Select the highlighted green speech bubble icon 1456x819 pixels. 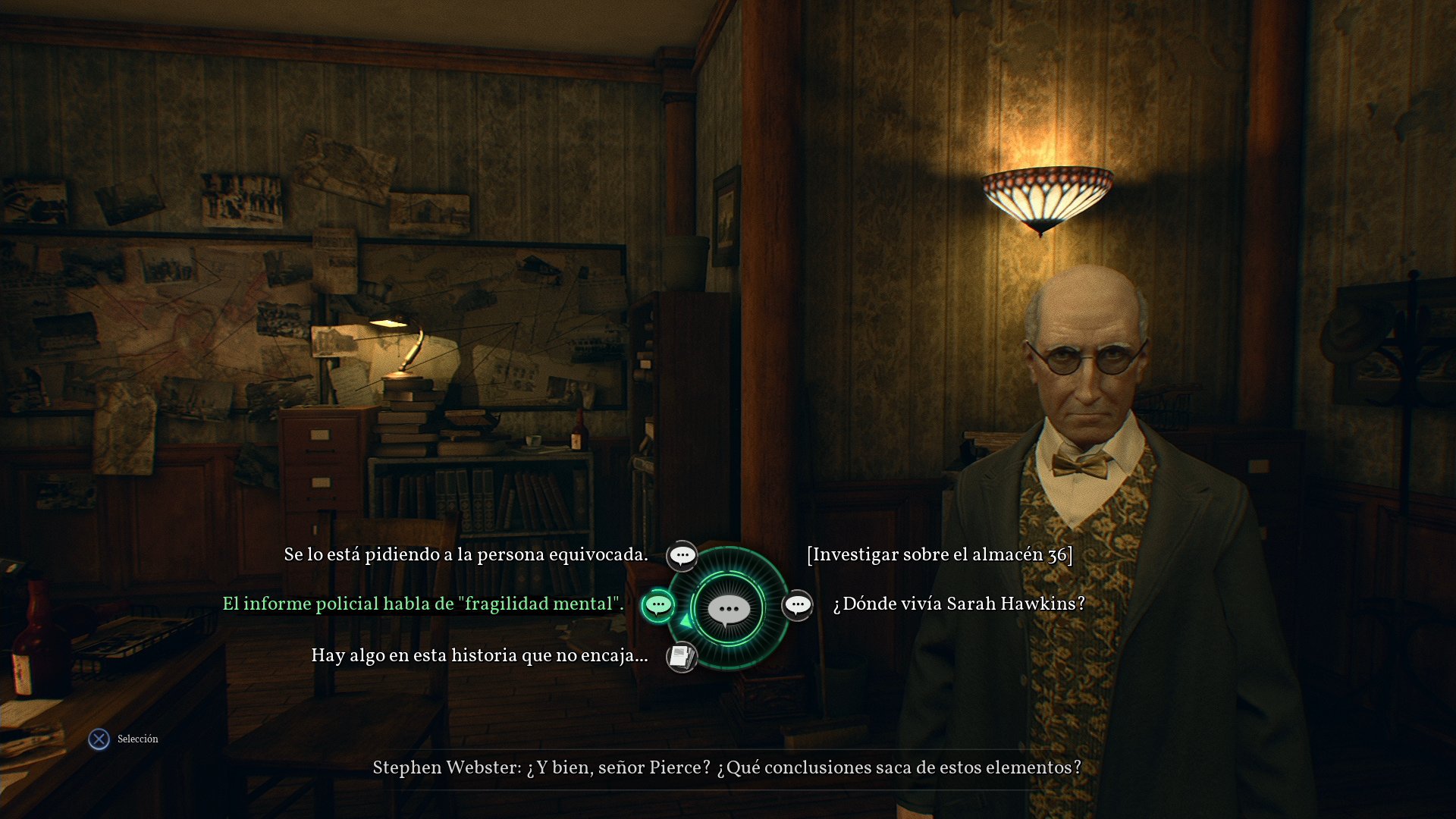(x=657, y=604)
